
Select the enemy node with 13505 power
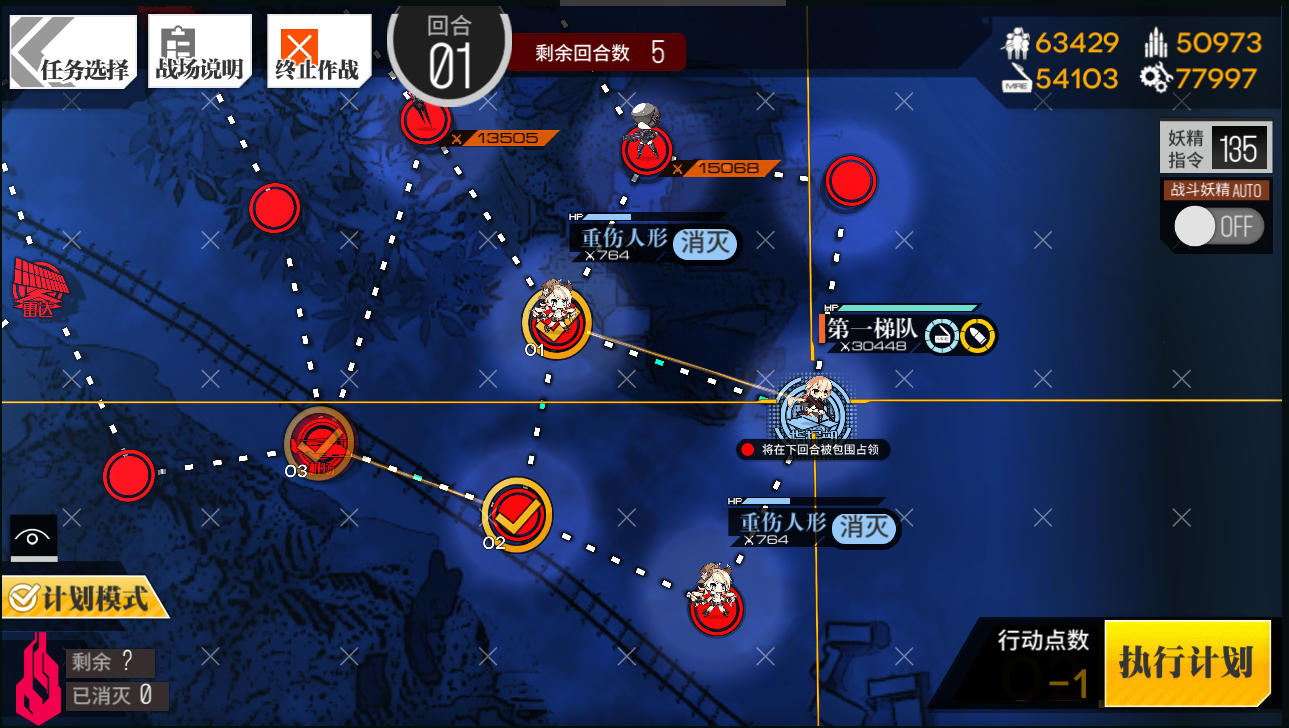pos(427,120)
